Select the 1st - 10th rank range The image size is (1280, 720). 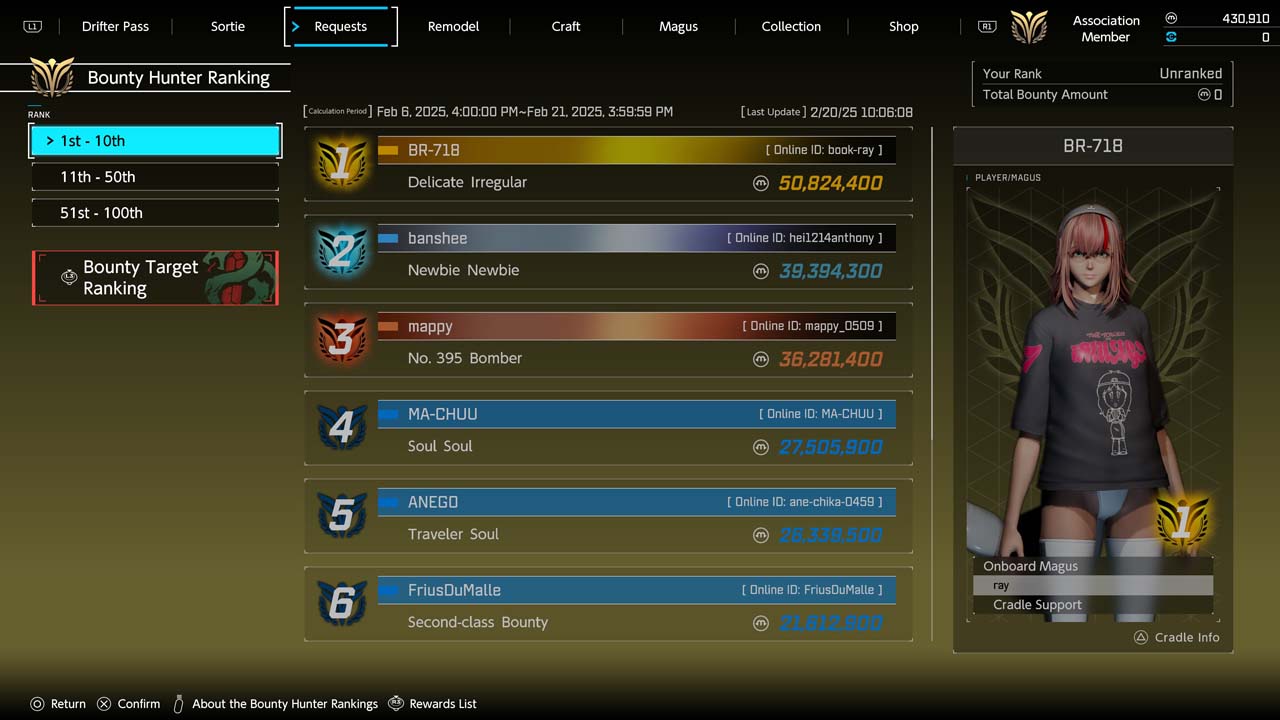point(155,141)
